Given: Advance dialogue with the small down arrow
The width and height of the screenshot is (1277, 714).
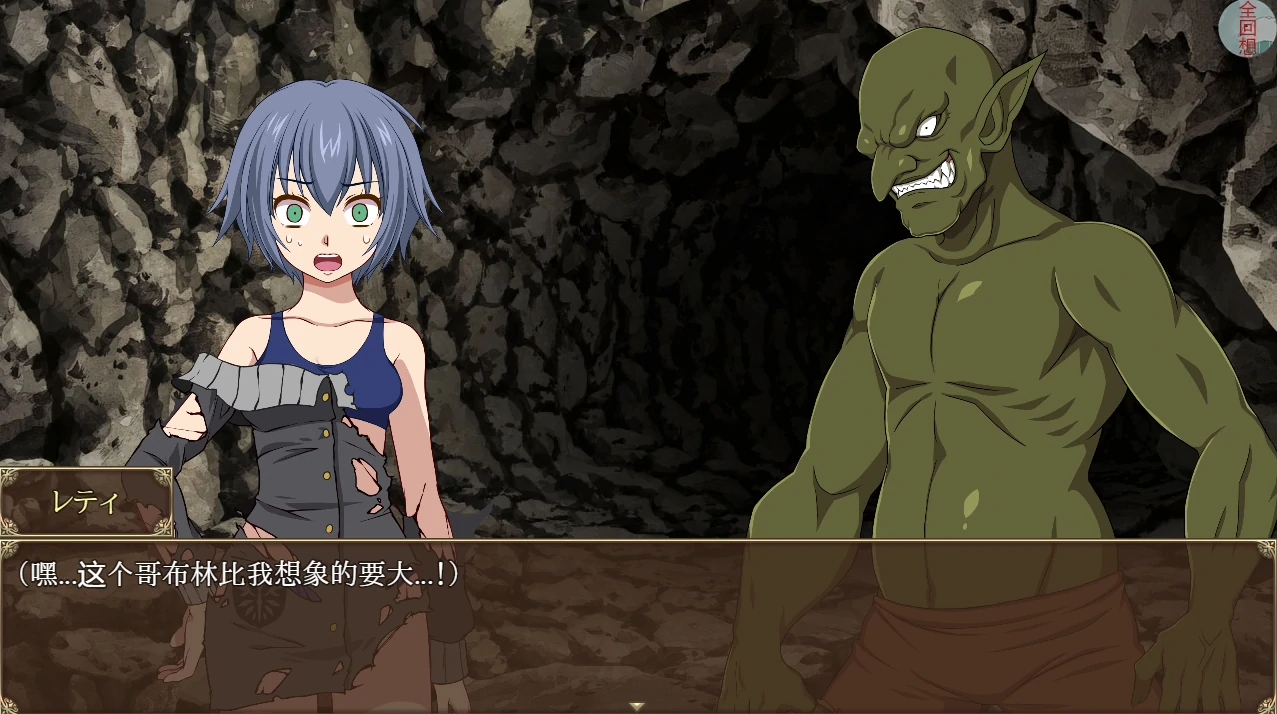Looking at the screenshot, I should tap(637, 706).
